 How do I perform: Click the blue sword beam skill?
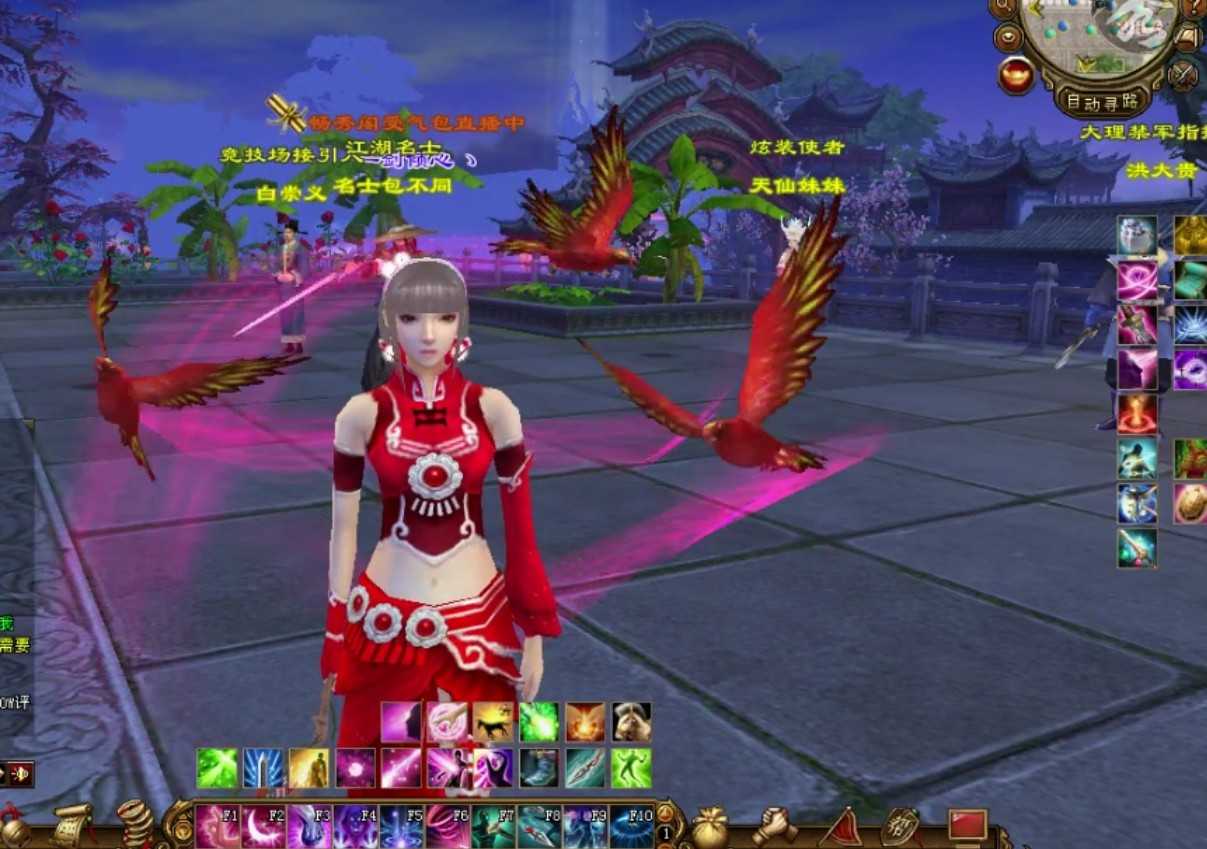pos(263,768)
